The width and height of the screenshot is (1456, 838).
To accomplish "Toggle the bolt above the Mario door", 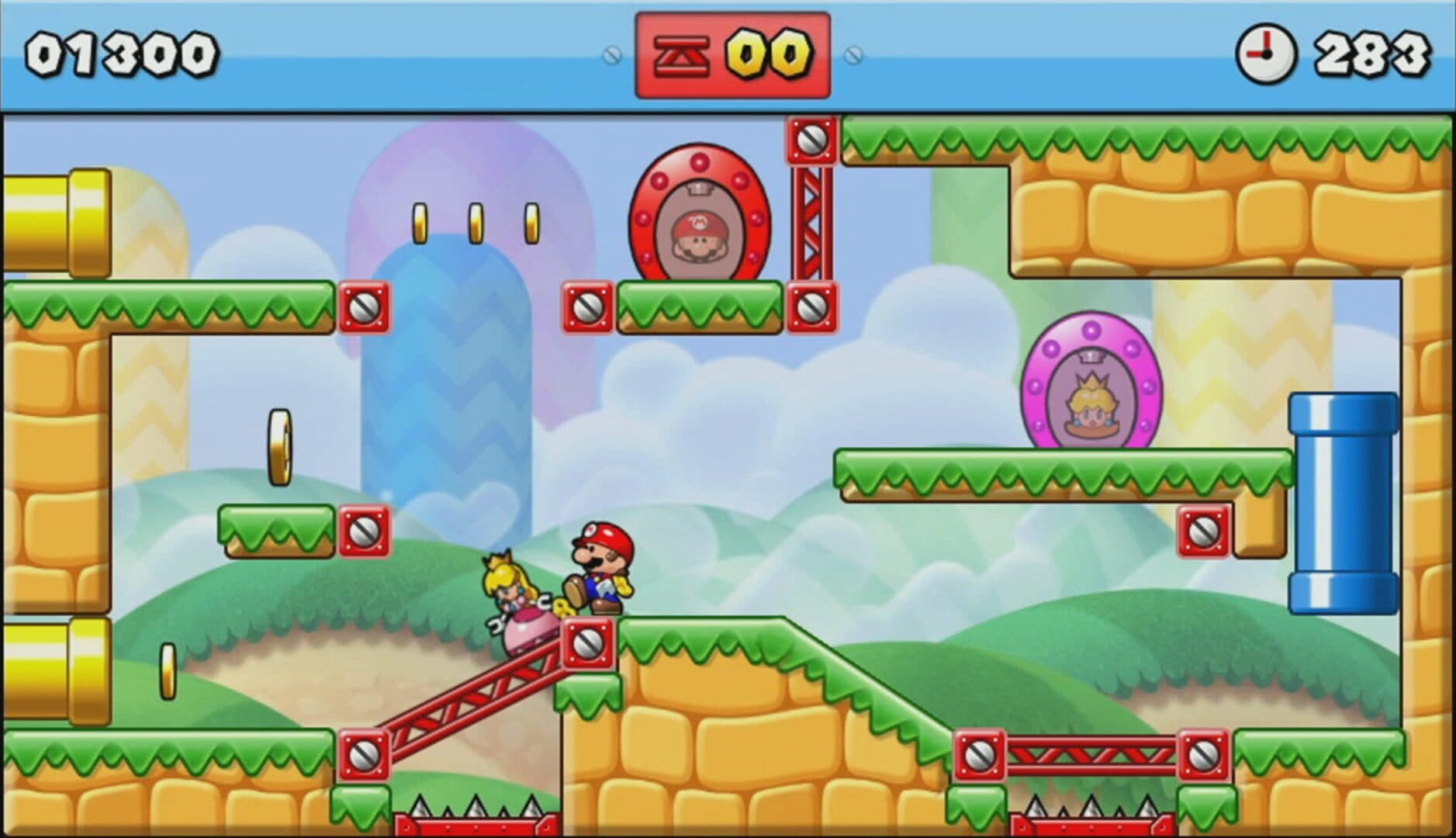I will click(810, 143).
